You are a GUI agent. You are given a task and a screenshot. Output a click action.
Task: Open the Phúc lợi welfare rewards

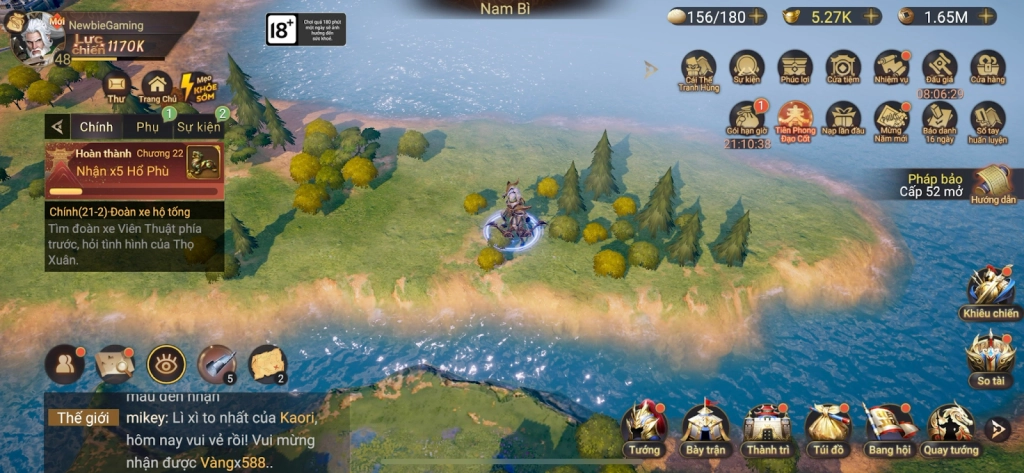coord(795,68)
